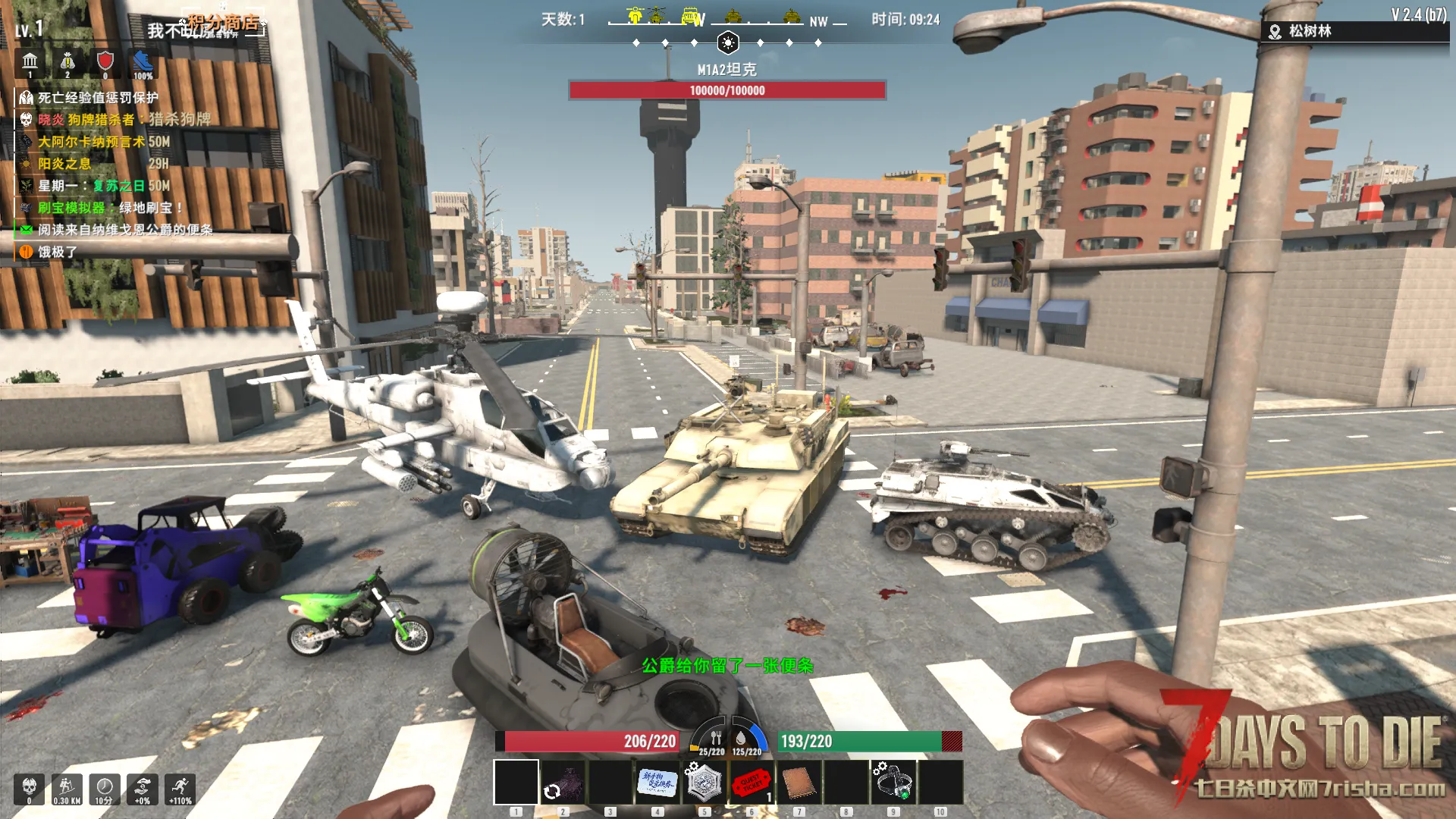The image size is (1456, 819).
Task: Click the clock play time icon
Action: click(x=105, y=788)
